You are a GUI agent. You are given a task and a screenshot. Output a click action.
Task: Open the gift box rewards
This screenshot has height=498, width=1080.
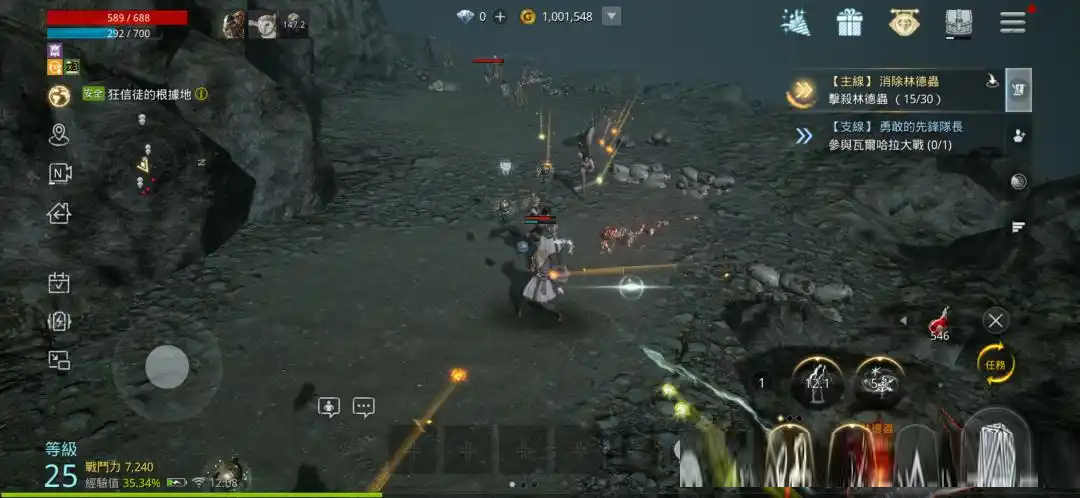[x=850, y=22]
